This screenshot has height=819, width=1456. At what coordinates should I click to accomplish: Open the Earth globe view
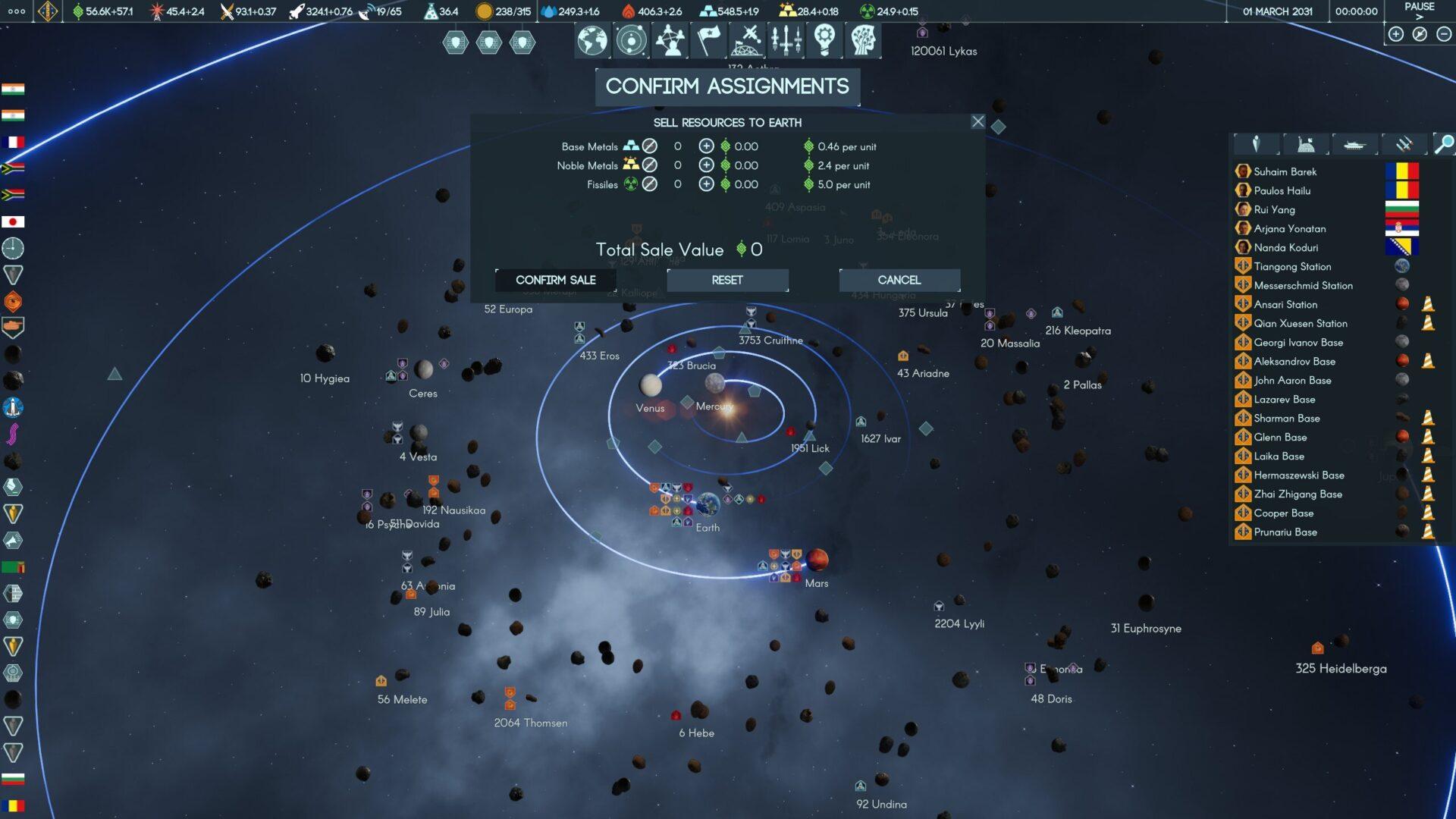[592, 40]
